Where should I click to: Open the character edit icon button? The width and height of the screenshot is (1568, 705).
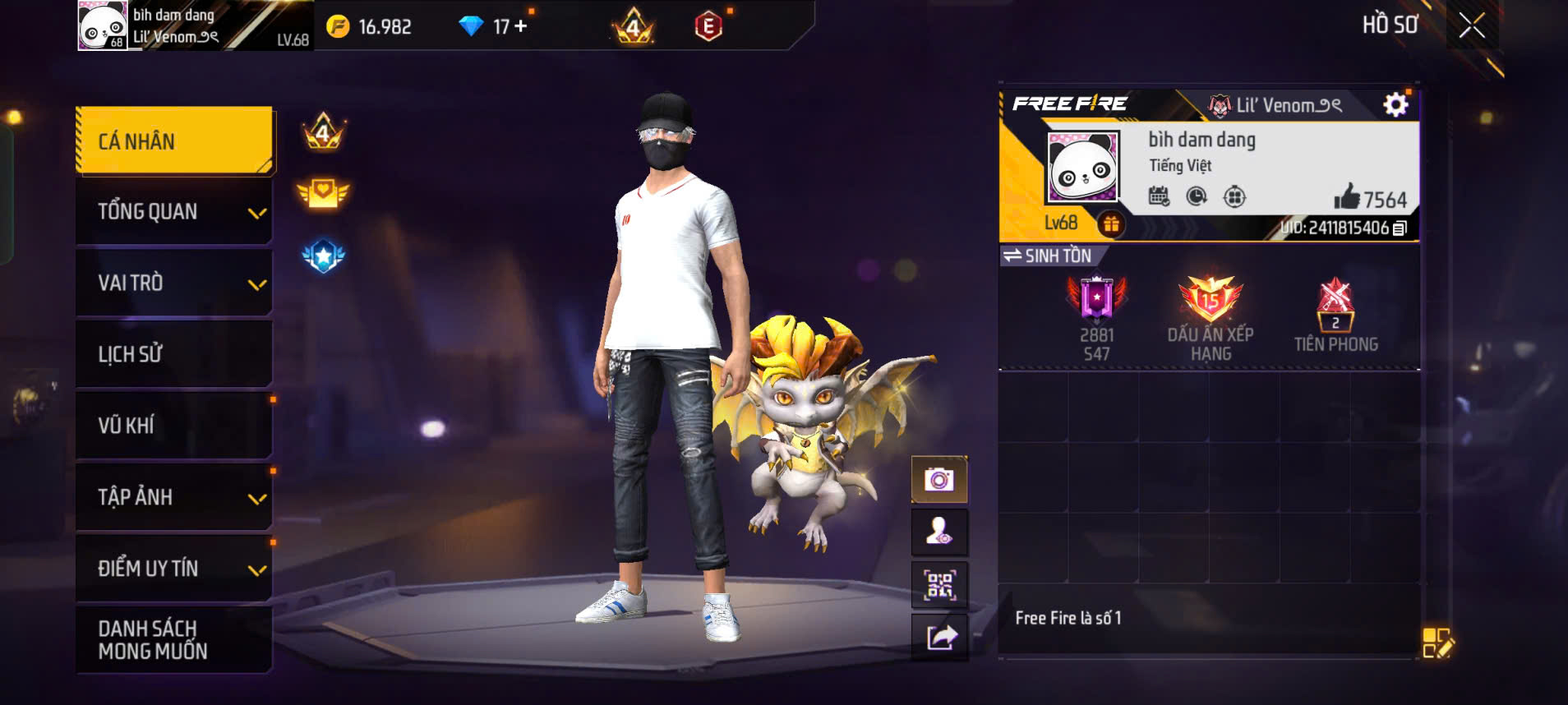939,532
